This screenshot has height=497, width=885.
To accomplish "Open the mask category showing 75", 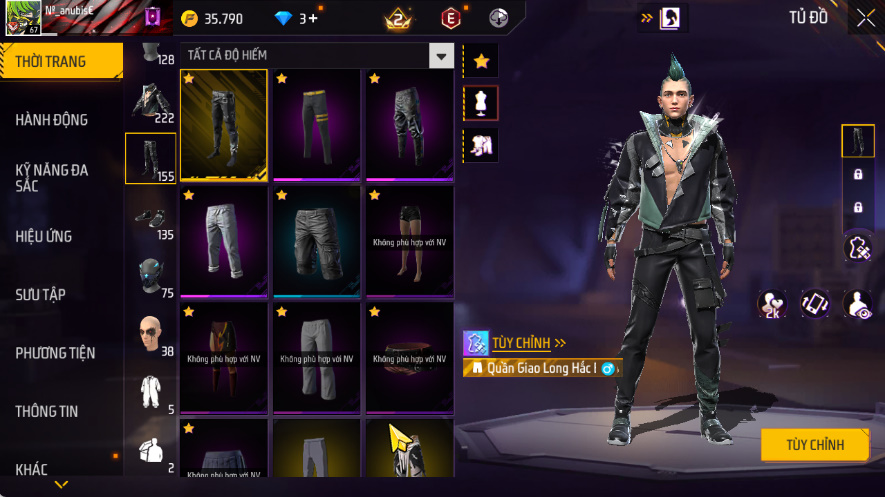I will [x=150, y=277].
